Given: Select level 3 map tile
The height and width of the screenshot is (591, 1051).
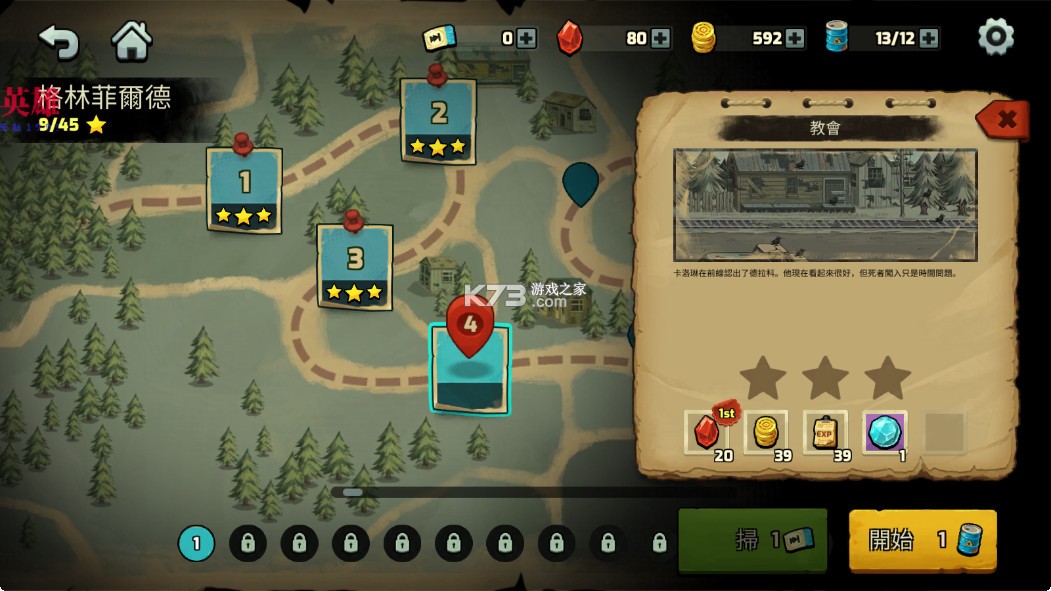Looking at the screenshot, I should [x=355, y=266].
